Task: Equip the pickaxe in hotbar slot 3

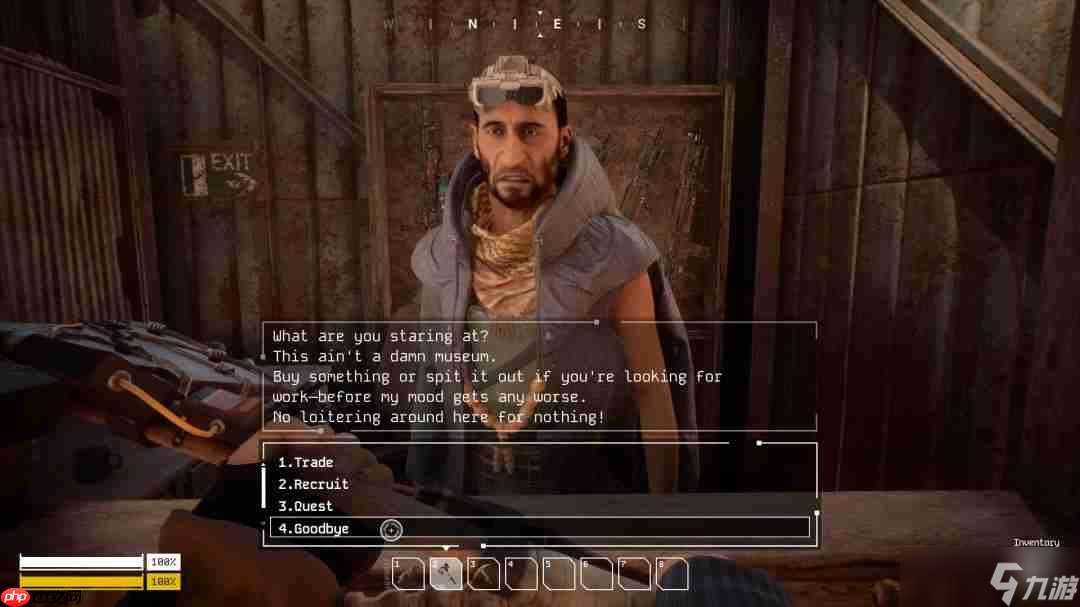Action: [x=483, y=574]
